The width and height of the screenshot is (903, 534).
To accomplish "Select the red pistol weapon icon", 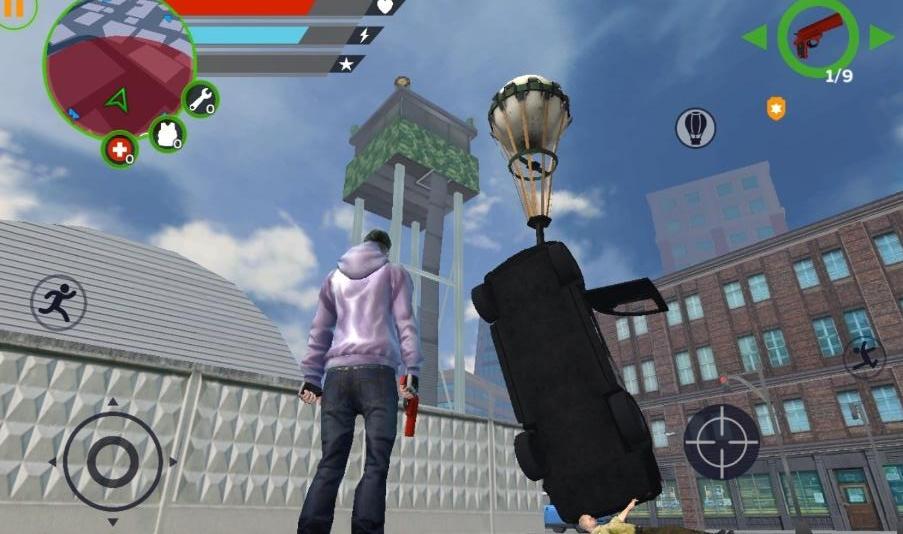I will [817, 37].
